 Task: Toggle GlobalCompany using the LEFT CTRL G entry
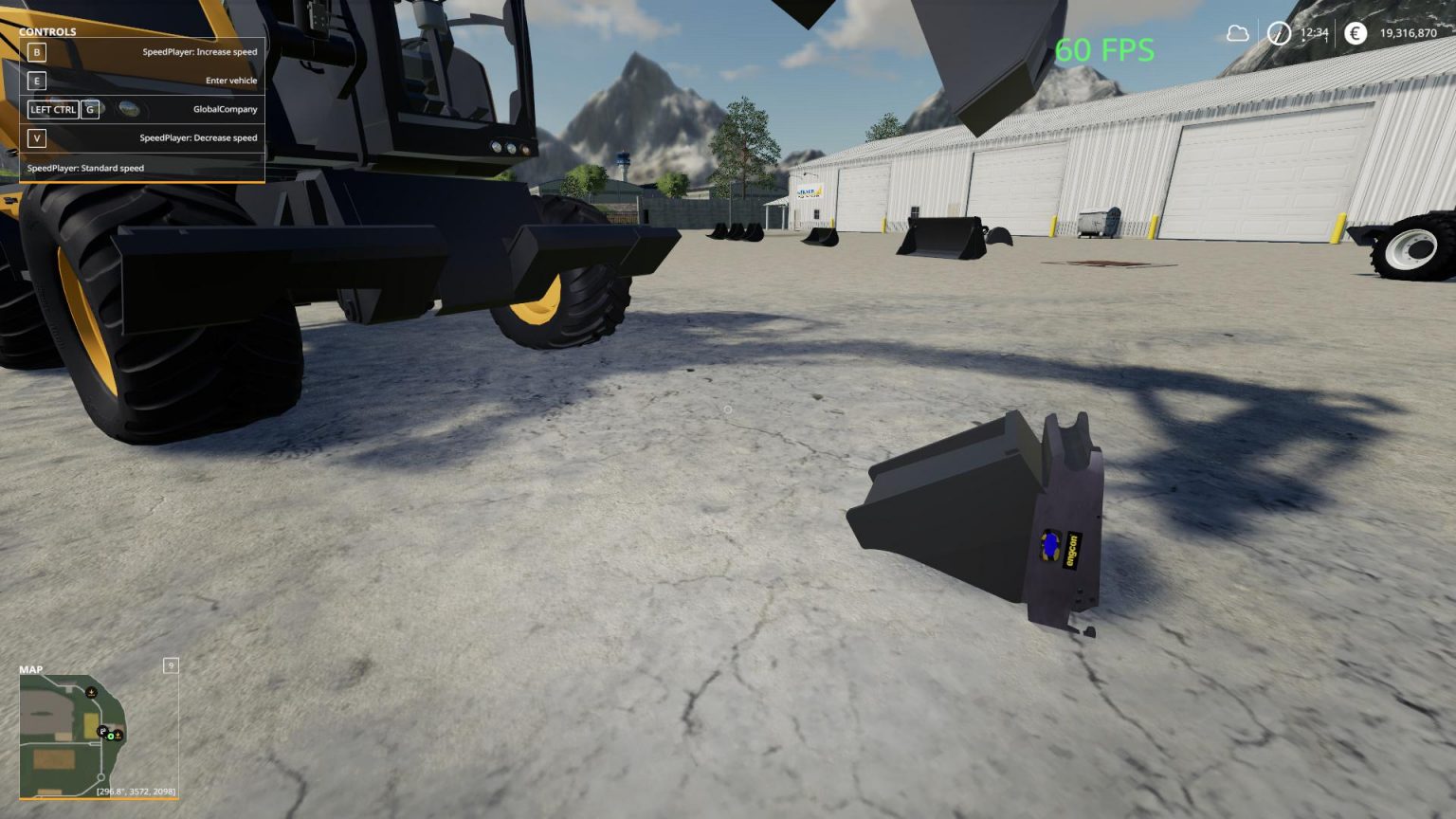point(142,109)
